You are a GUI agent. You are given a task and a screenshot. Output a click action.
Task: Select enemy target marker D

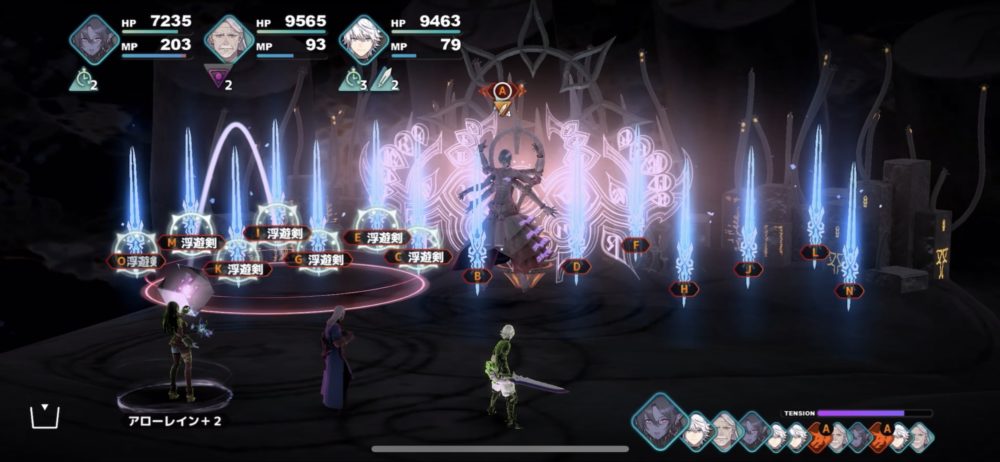574,266
